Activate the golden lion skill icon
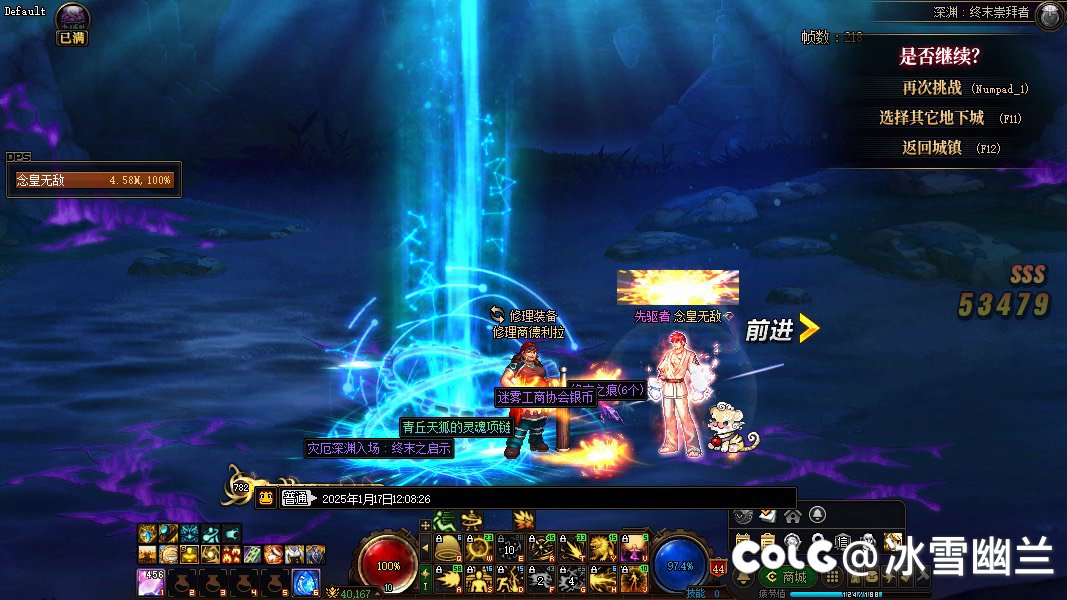The image size is (1067, 600). tap(603, 548)
